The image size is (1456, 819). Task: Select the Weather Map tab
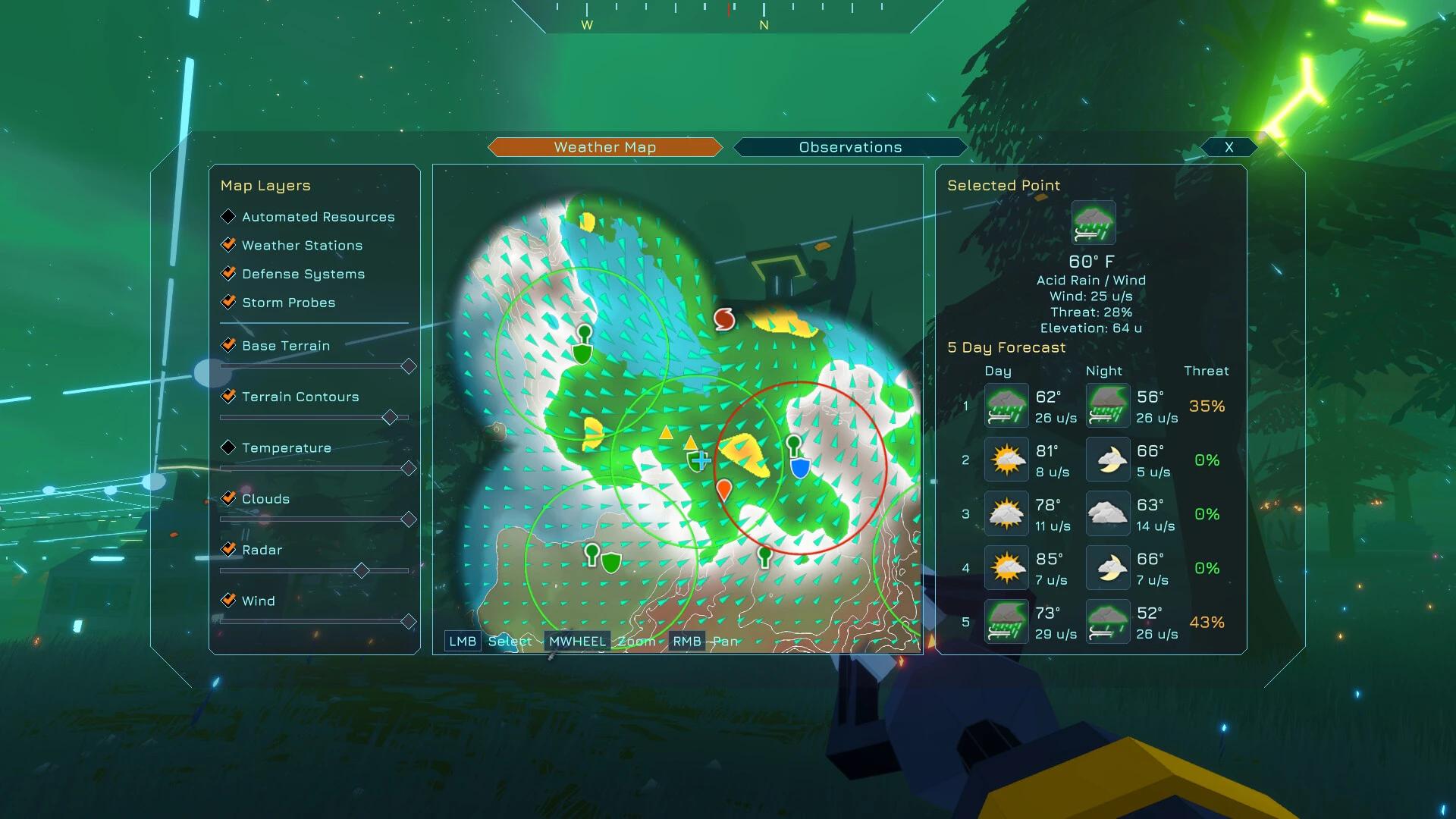tap(604, 147)
